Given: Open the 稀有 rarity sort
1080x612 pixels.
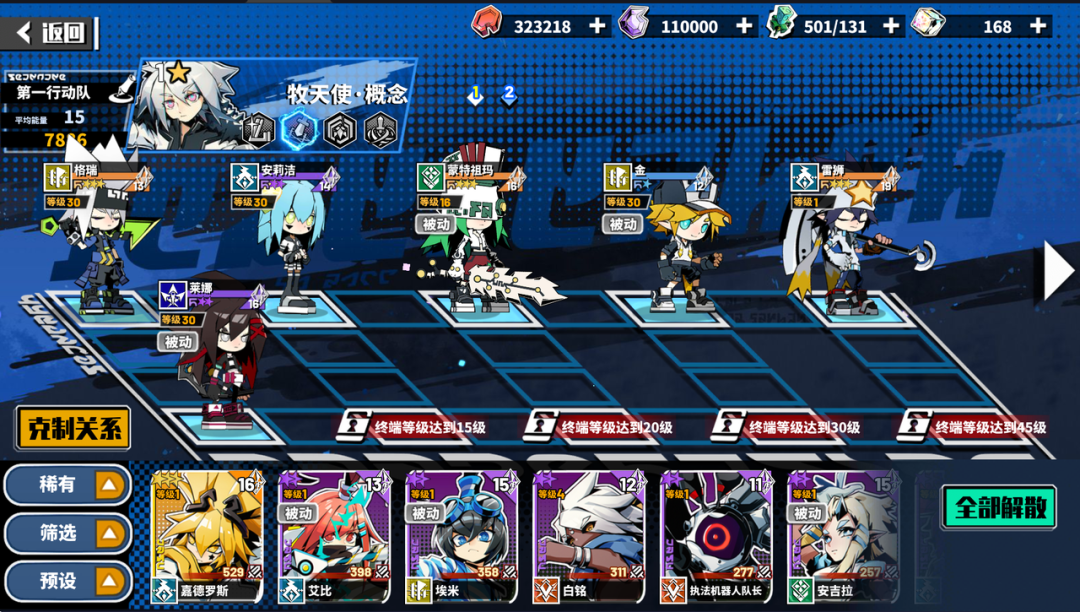Looking at the screenshot, I should (68, 485).
